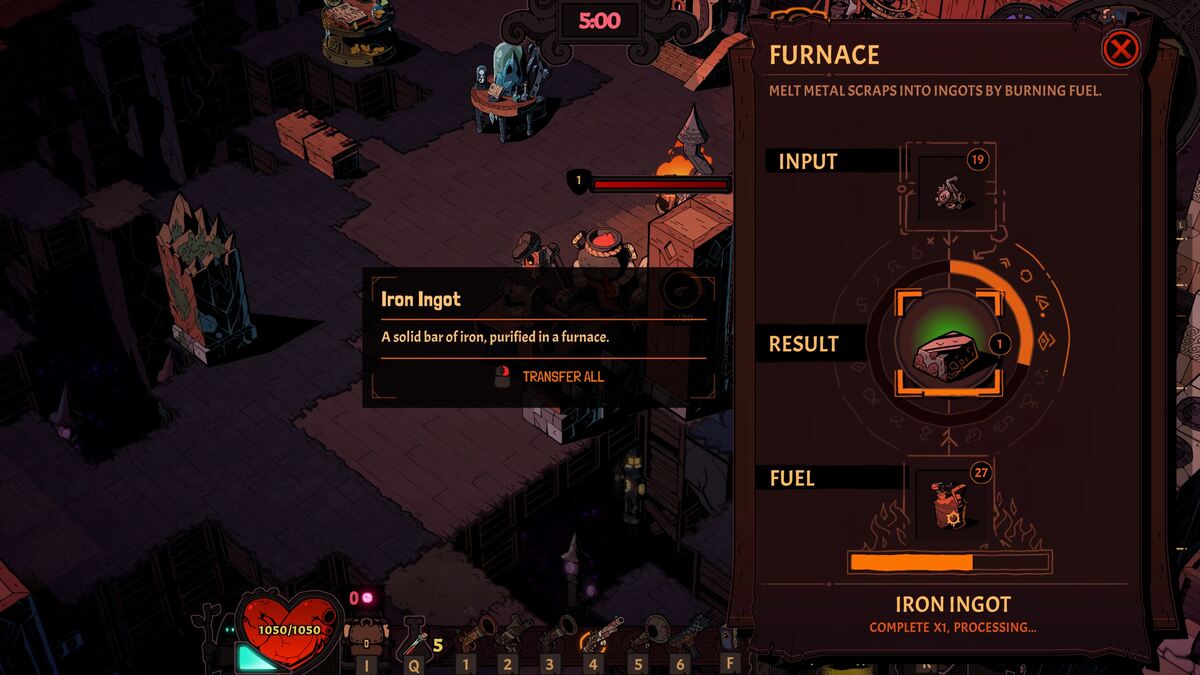The width and height of the screenshot is (1200, 675).
Task: Use the healing syringe flask
Action: click(x=414, y=635)
